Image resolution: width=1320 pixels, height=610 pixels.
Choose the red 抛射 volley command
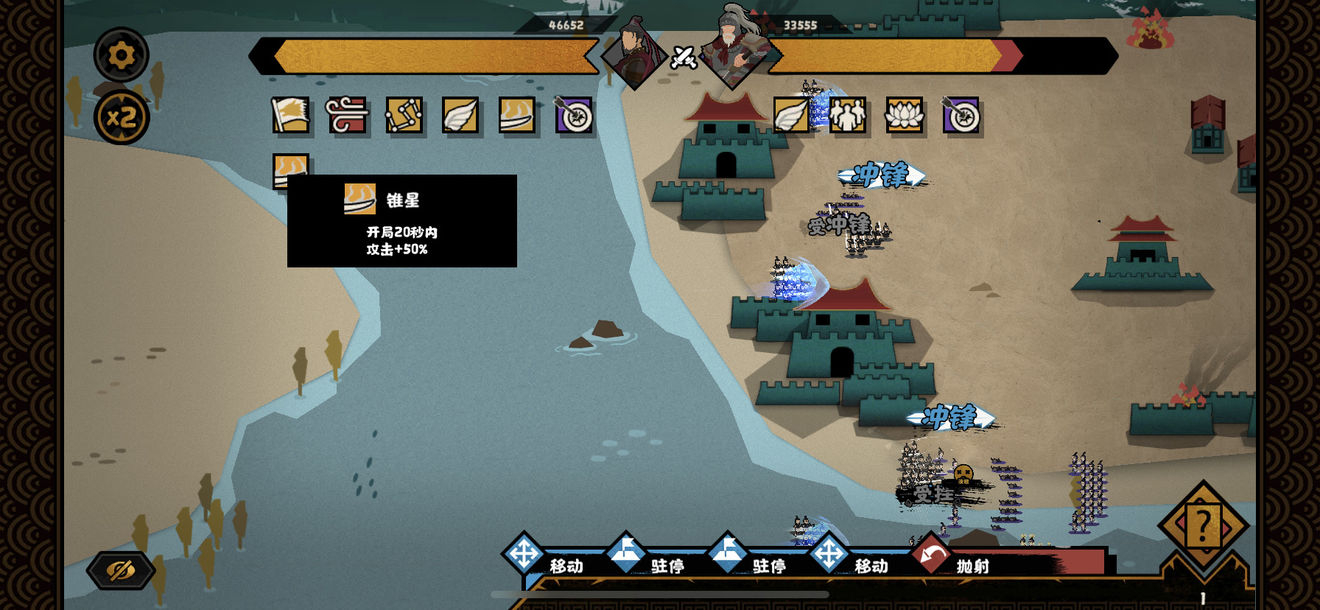tap(960, 562)
